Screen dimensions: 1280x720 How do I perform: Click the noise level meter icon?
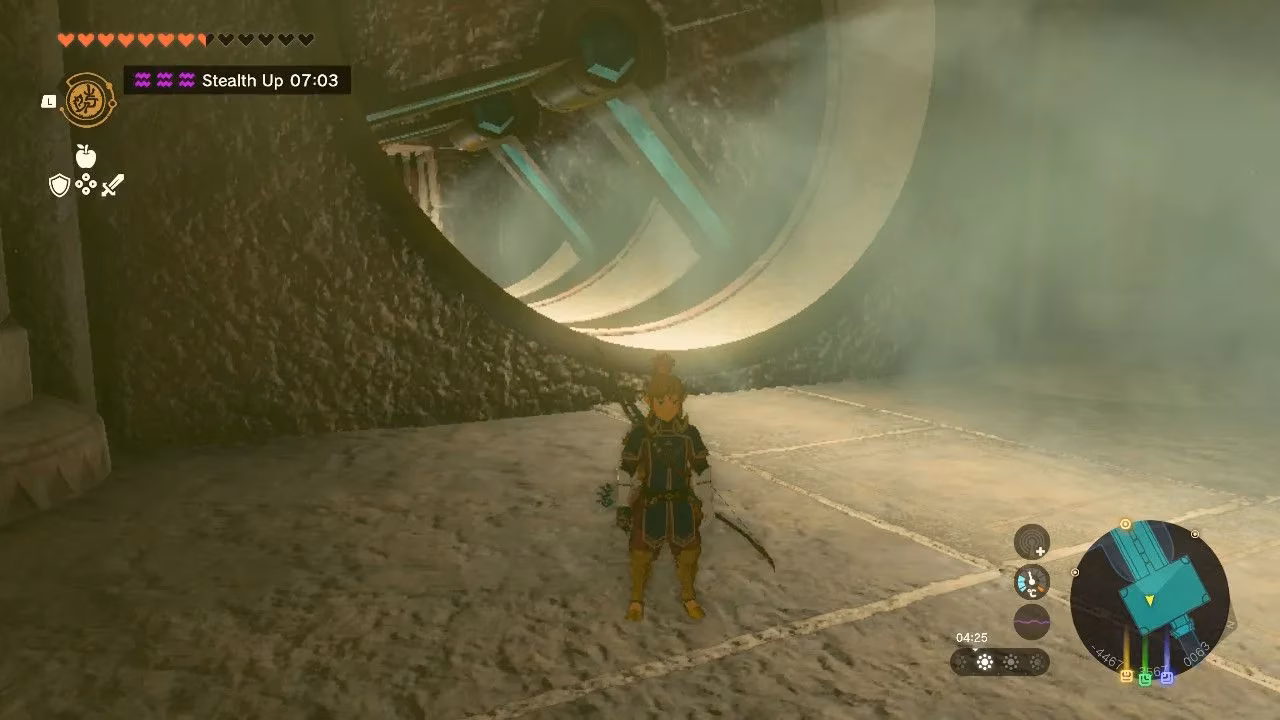[x=1032, y=621]
